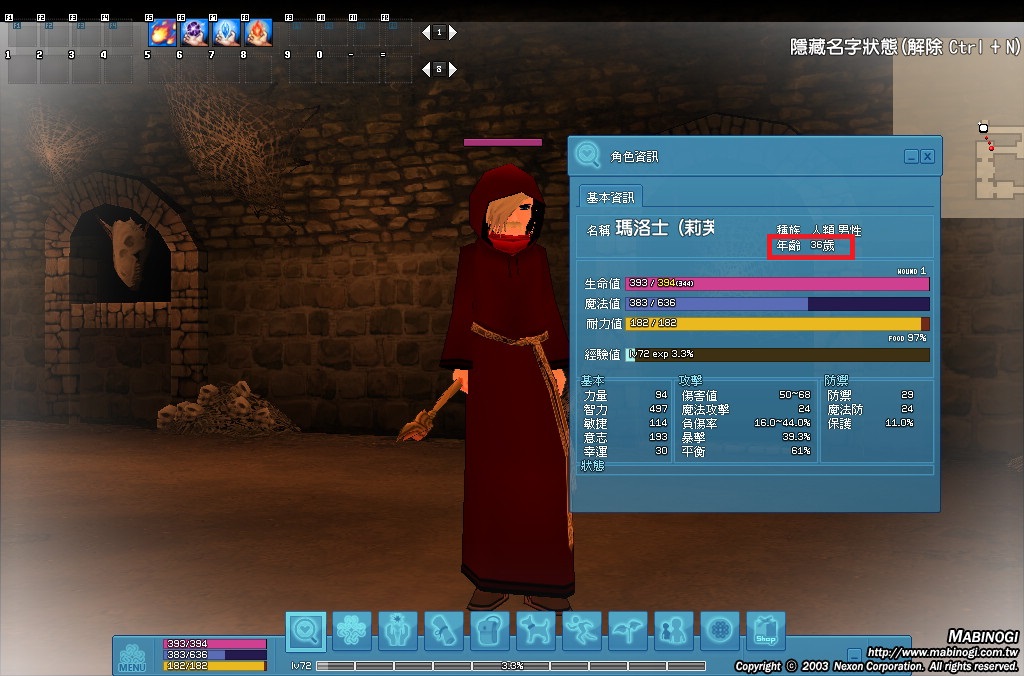Open the Shop icon
This screenshot has width=1024, height=676.
coord(765,631)
